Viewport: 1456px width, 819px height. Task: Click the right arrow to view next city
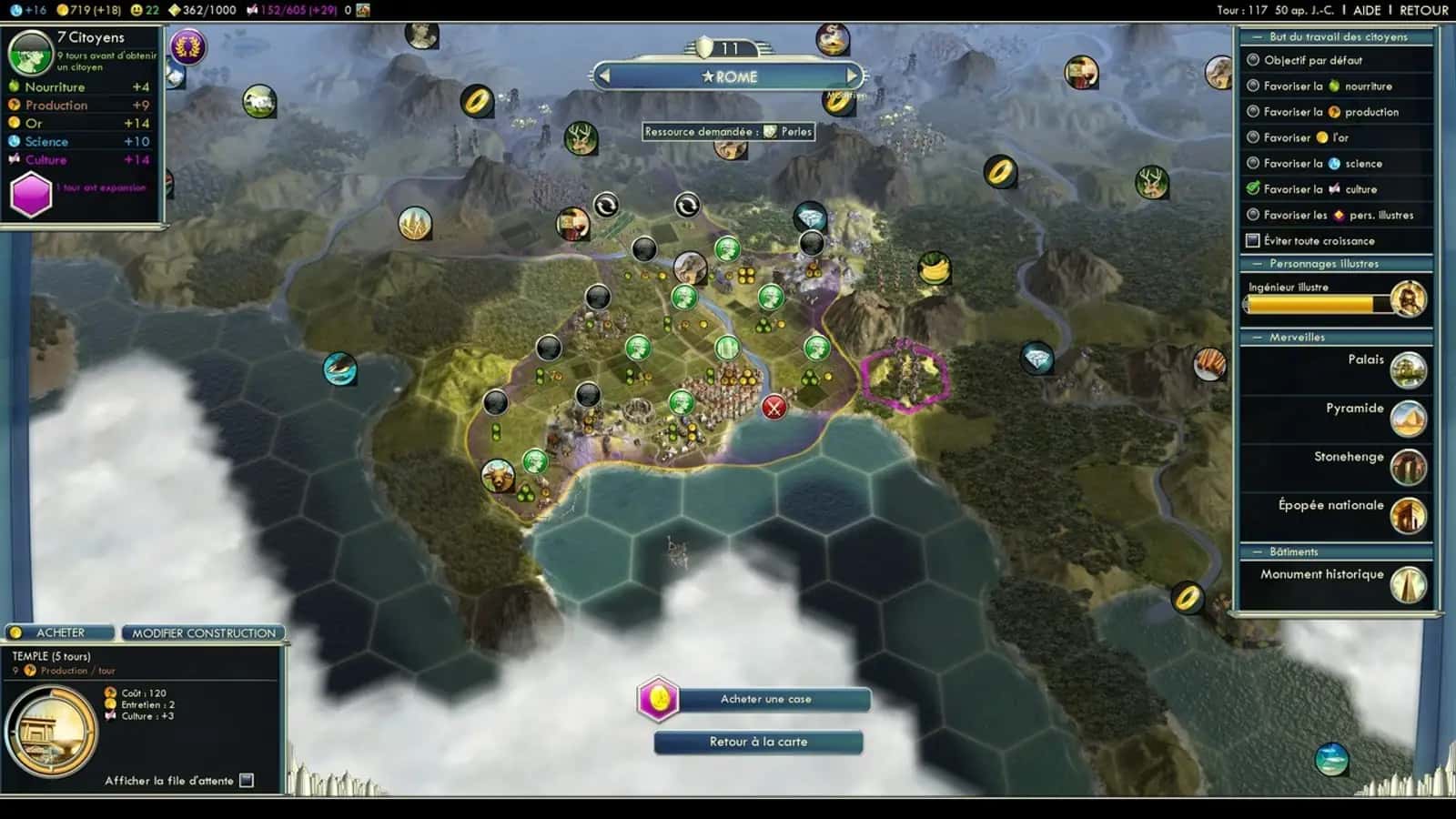tap(852, 76)
